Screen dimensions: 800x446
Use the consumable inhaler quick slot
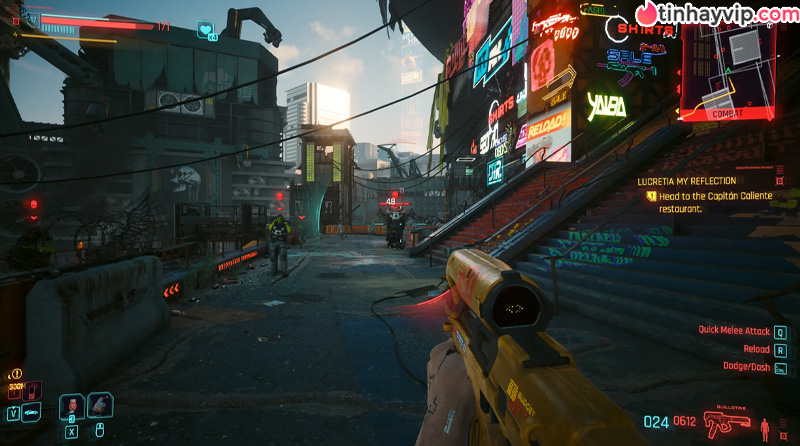pos(101,405)
